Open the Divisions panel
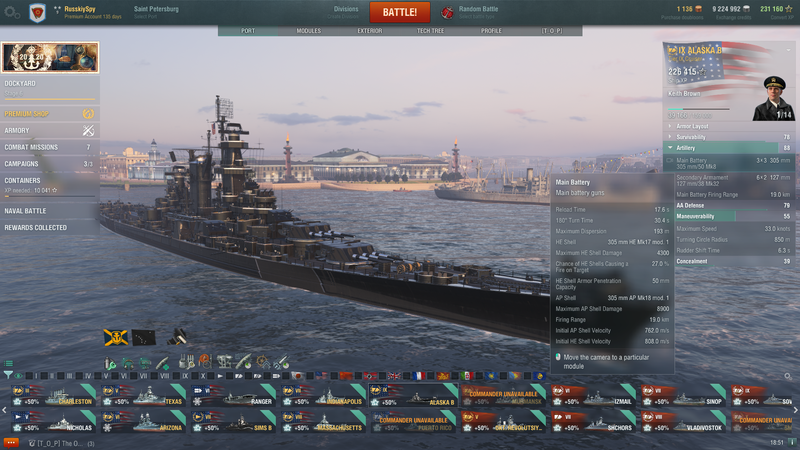The height and width of the screenshot is (450, 800). (346, 12)
